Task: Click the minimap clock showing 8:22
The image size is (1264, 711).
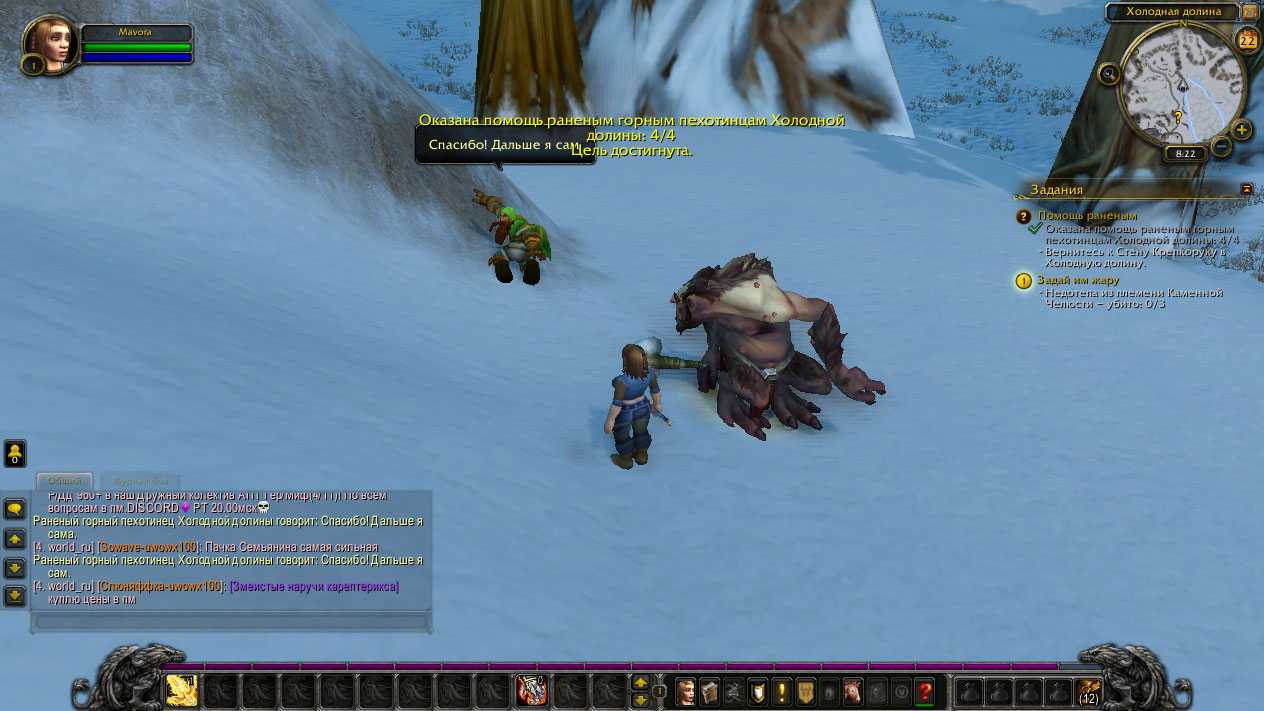Action: (1185, 154)
